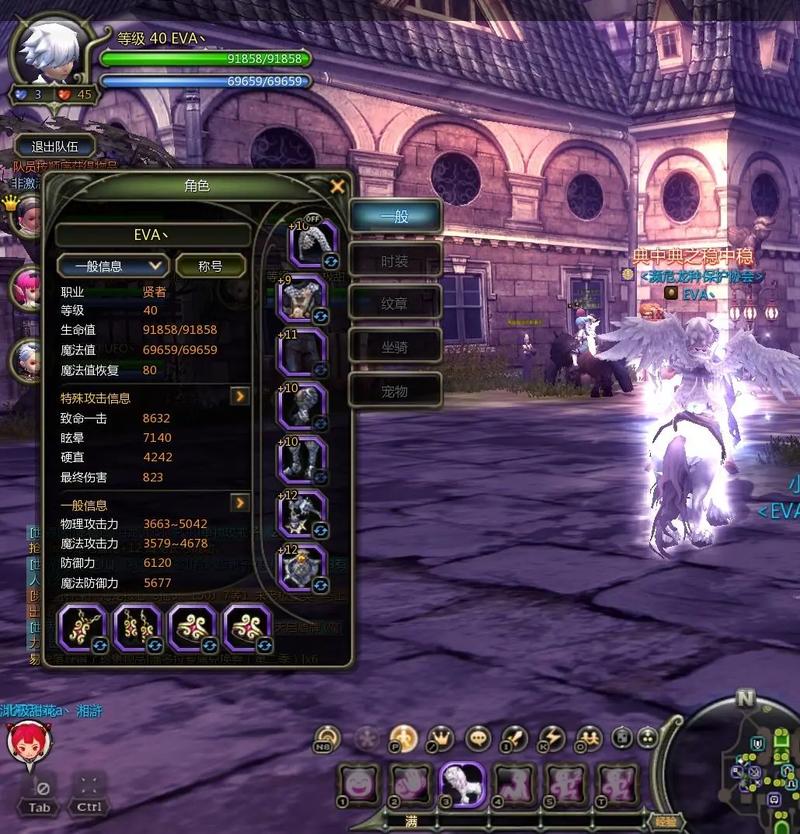This screenshot has width=800, height=834.
Task: Select the +12 shield equipment slot
Action: [303, 569]
